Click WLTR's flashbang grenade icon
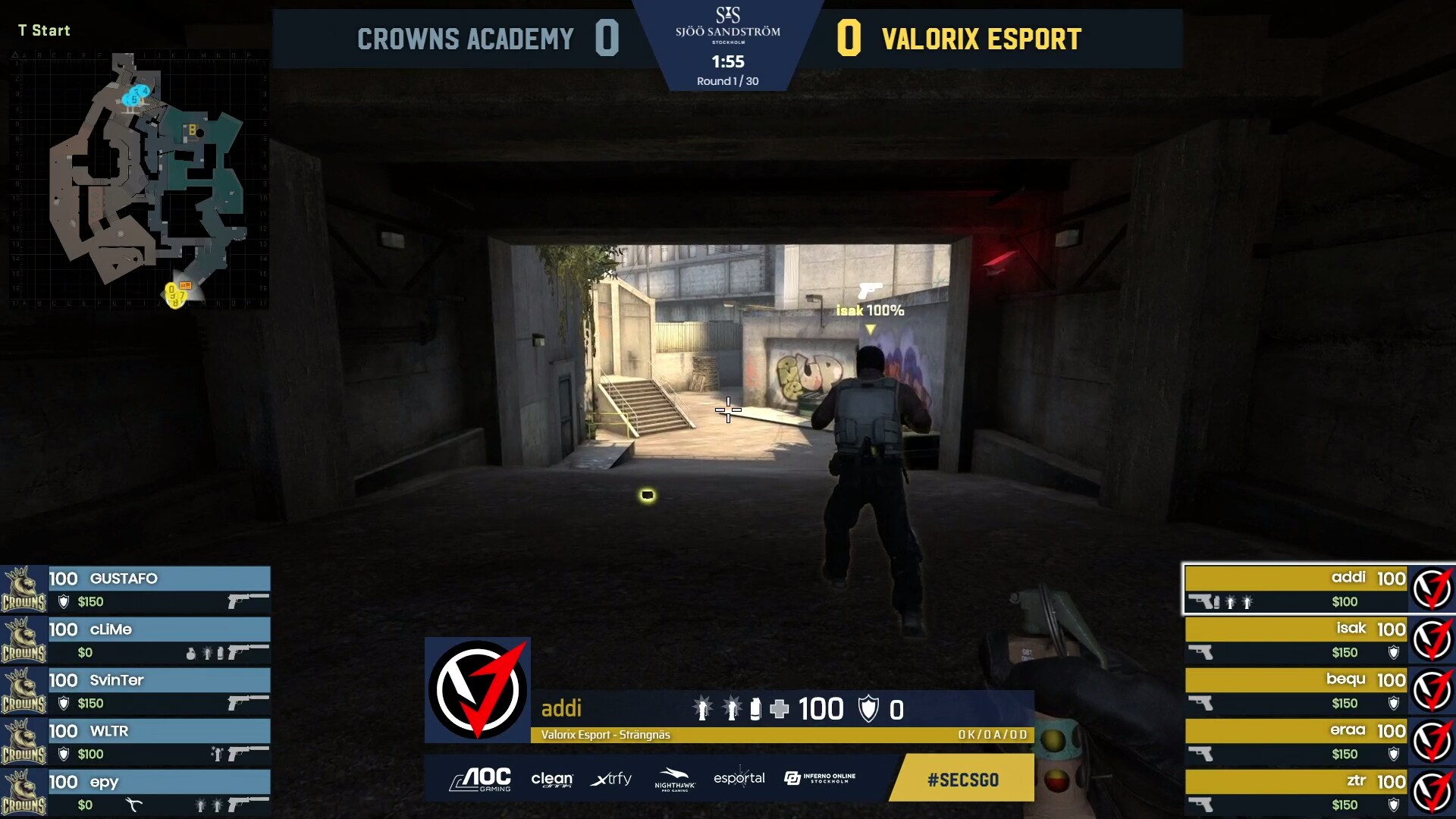 point(218,753)
